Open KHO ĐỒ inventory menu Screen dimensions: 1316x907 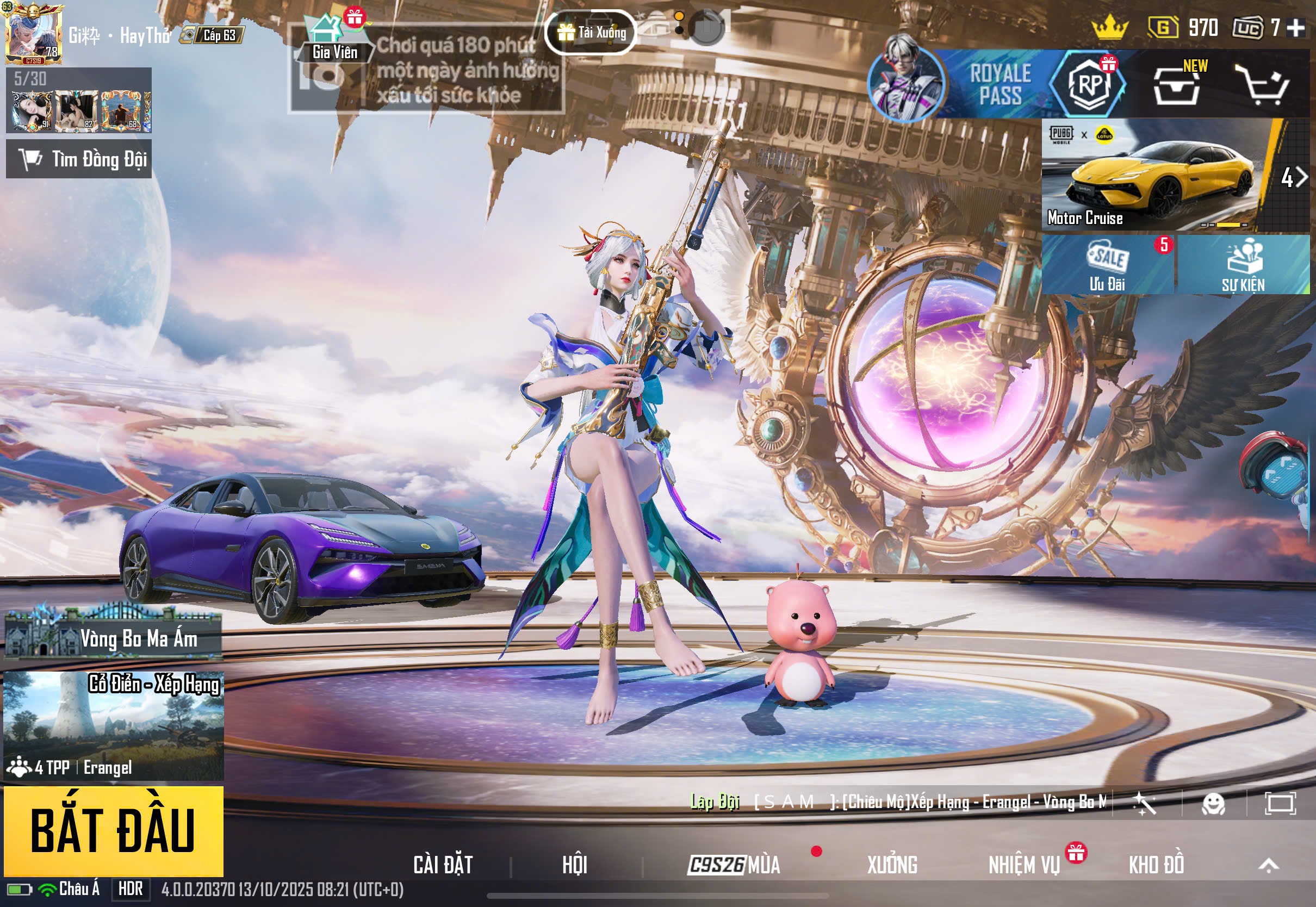point(1156,865)
